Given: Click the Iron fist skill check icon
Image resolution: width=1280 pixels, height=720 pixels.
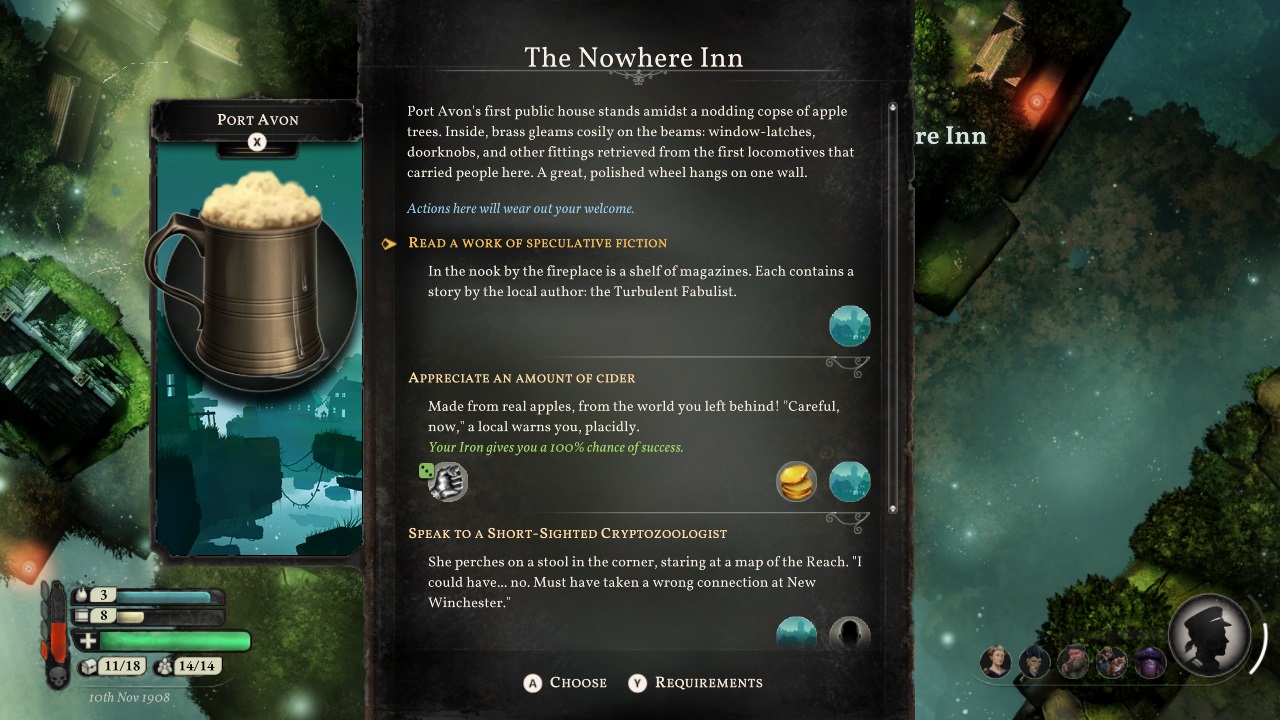Looking at the screenshot, I should (x=448, y=482).
